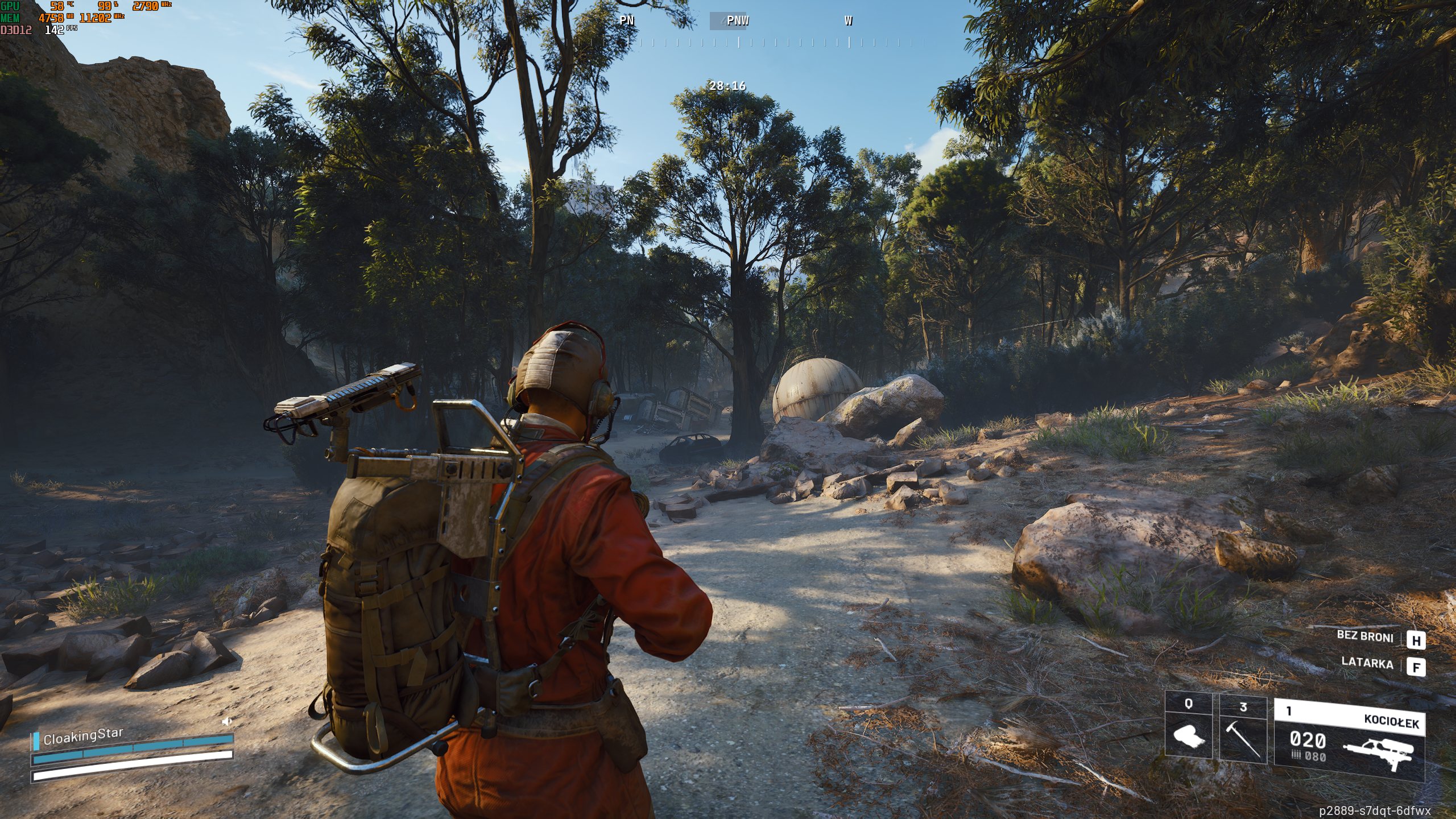
Task: Click the CloakingStar player nameplate
Action: point(83,737)
